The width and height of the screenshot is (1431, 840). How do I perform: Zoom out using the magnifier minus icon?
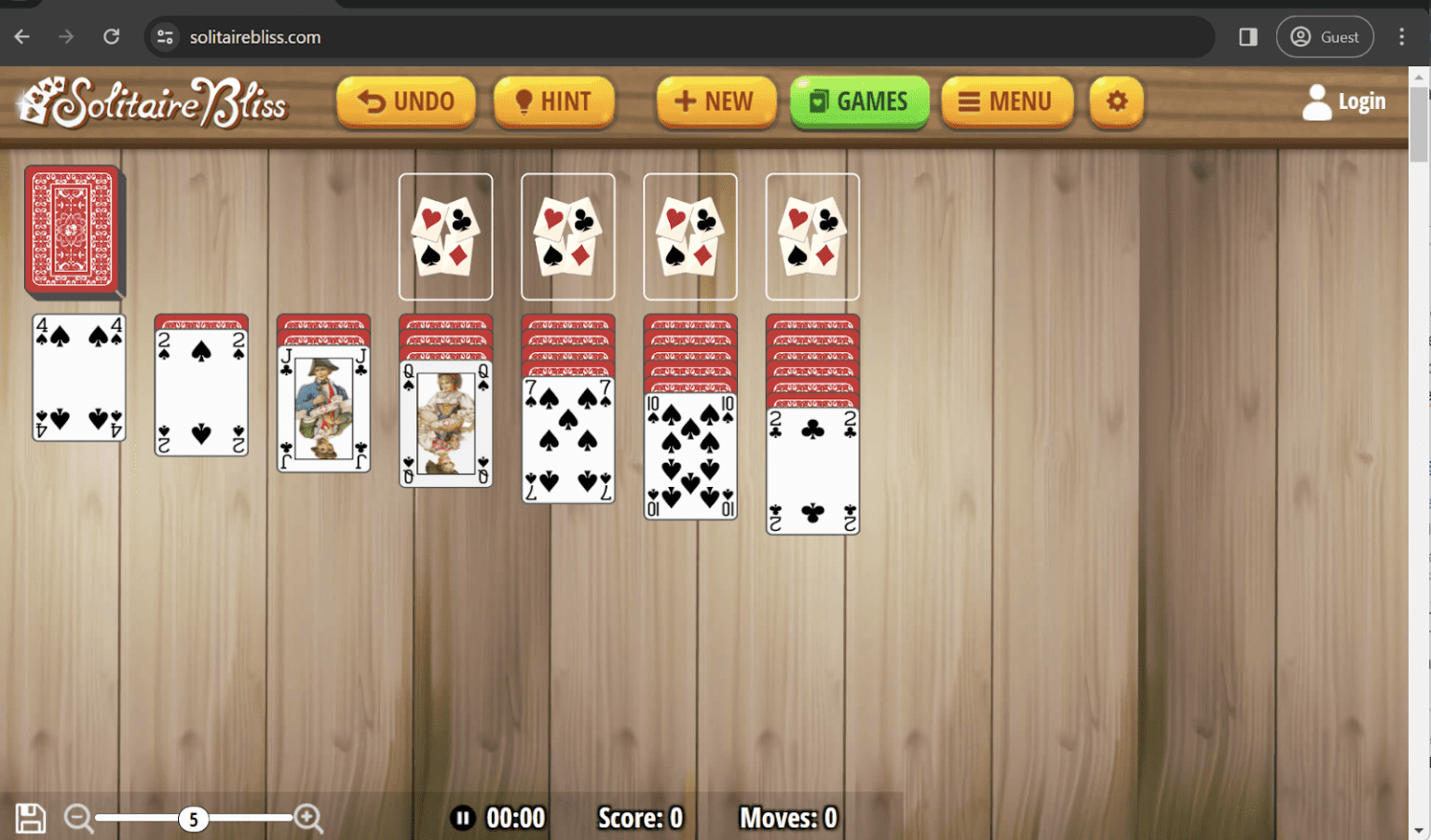[79, 817]
